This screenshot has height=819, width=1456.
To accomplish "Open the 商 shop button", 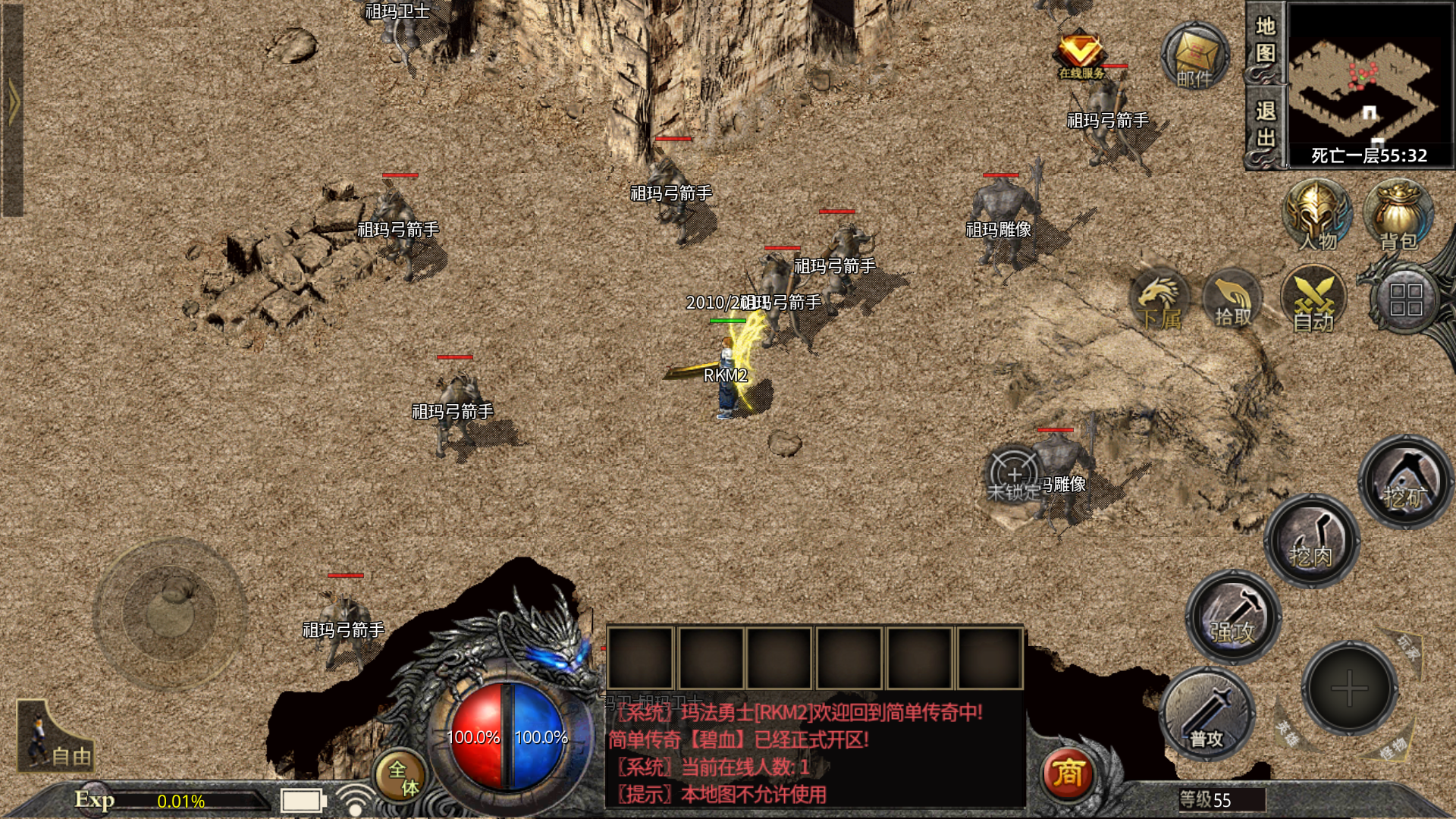I will tap(1067, 773).
